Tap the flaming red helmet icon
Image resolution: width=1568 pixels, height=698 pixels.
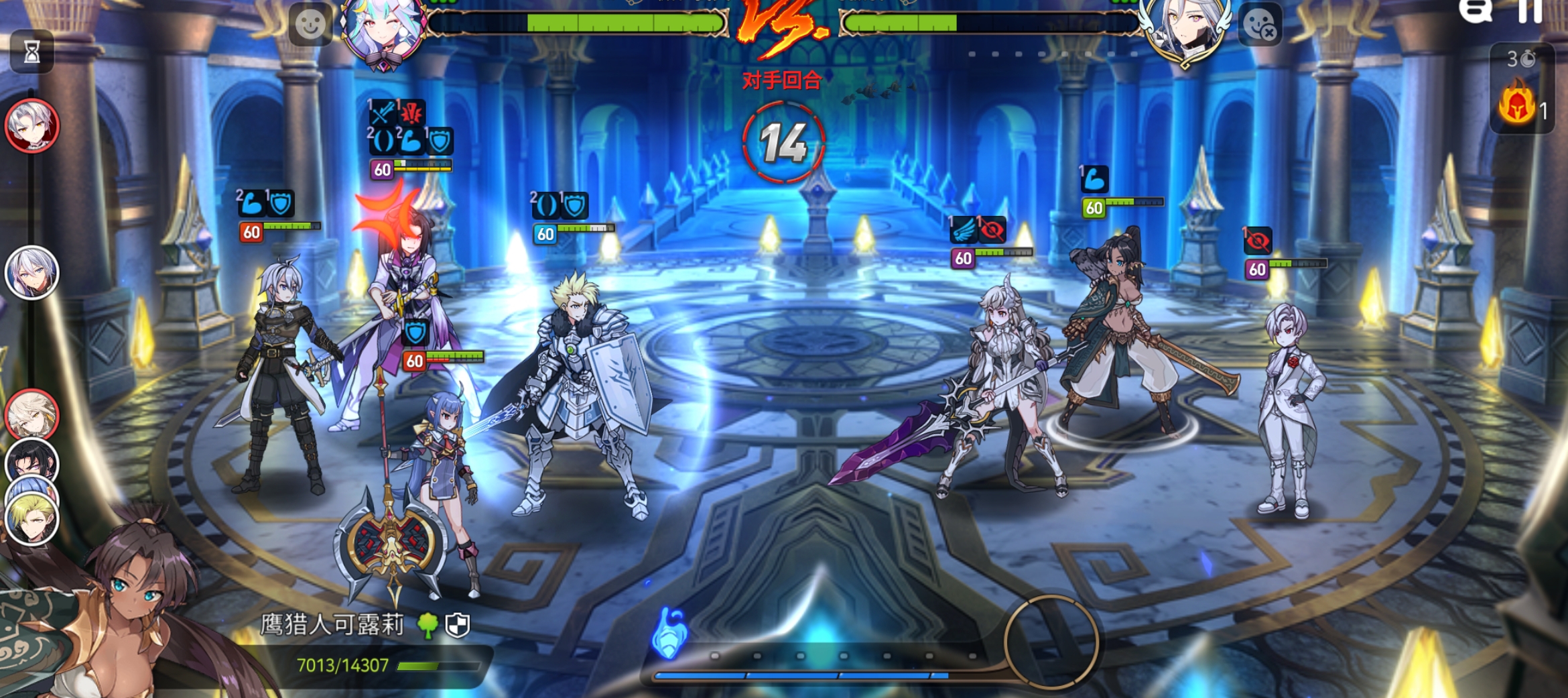coord(1516,105)
